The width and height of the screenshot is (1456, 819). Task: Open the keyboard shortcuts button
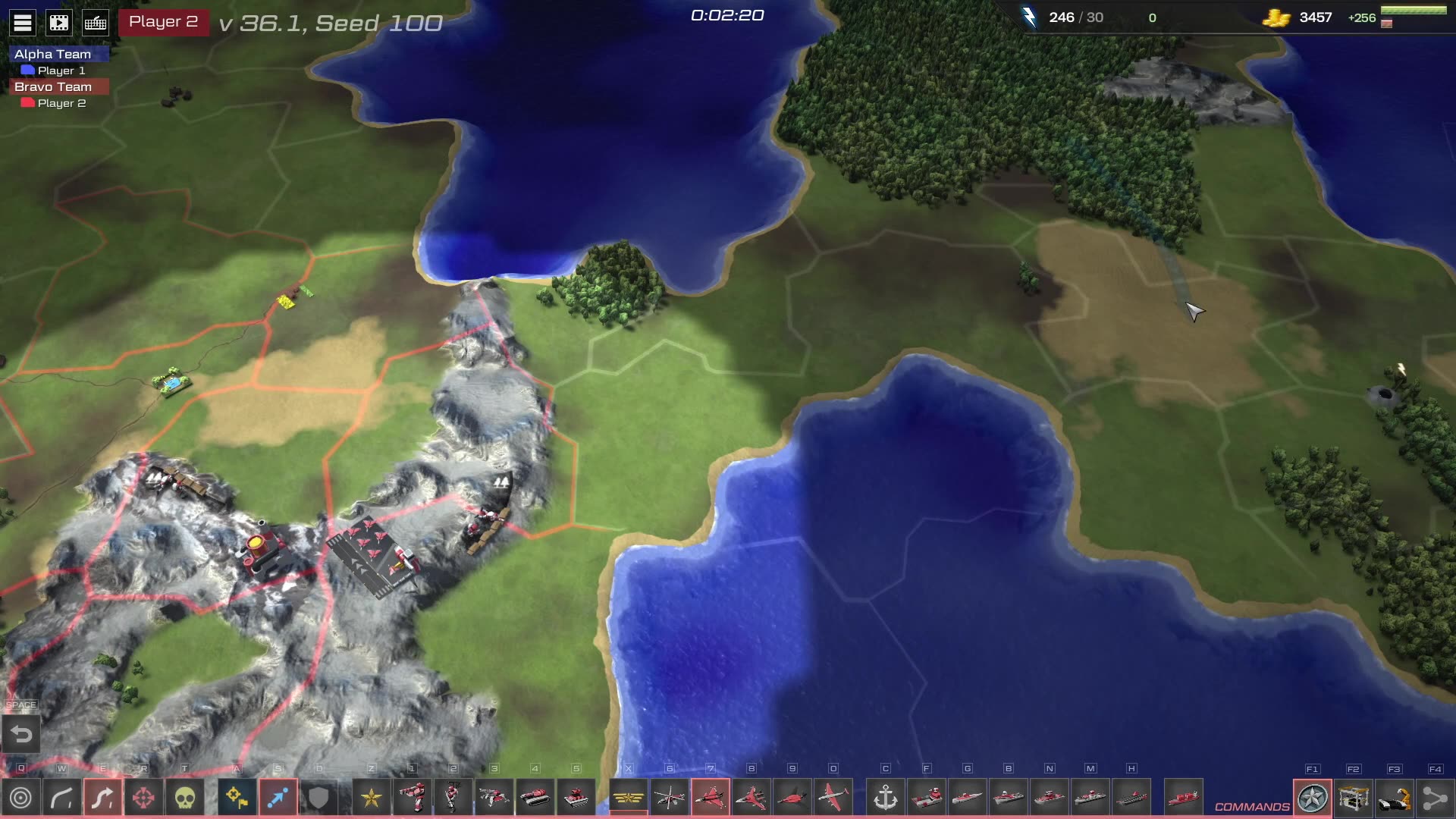[96, 23]
